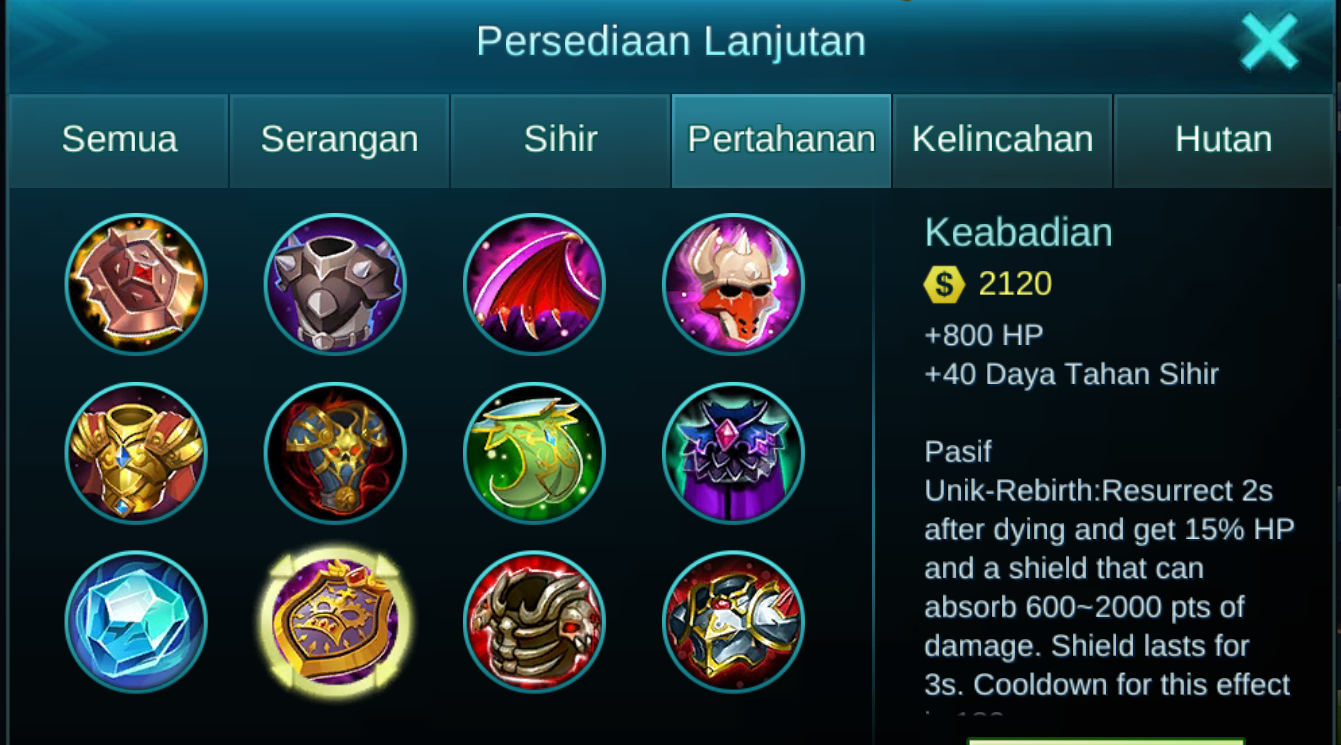Image resolution: width=1341 pixels, height=745 pixels.
Task: Click the silver spiked armor item, bottom right
Action: [733, 622]
